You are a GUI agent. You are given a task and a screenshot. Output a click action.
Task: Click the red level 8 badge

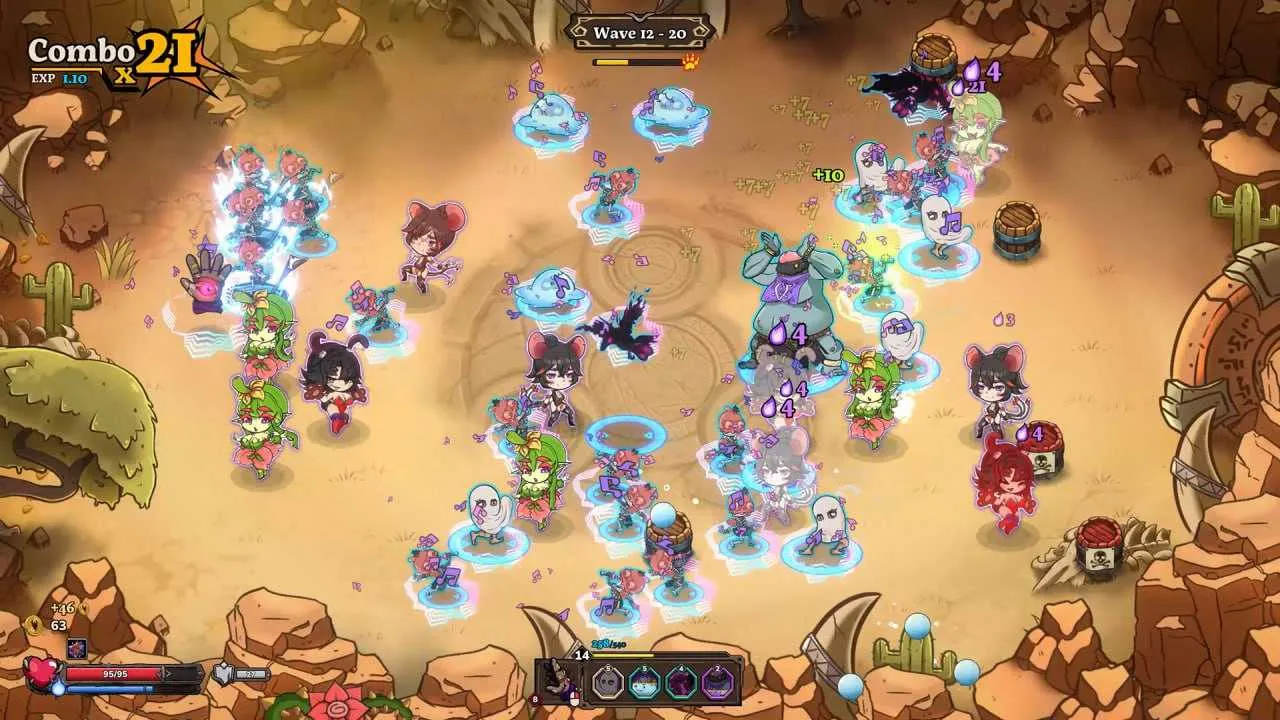535,698
